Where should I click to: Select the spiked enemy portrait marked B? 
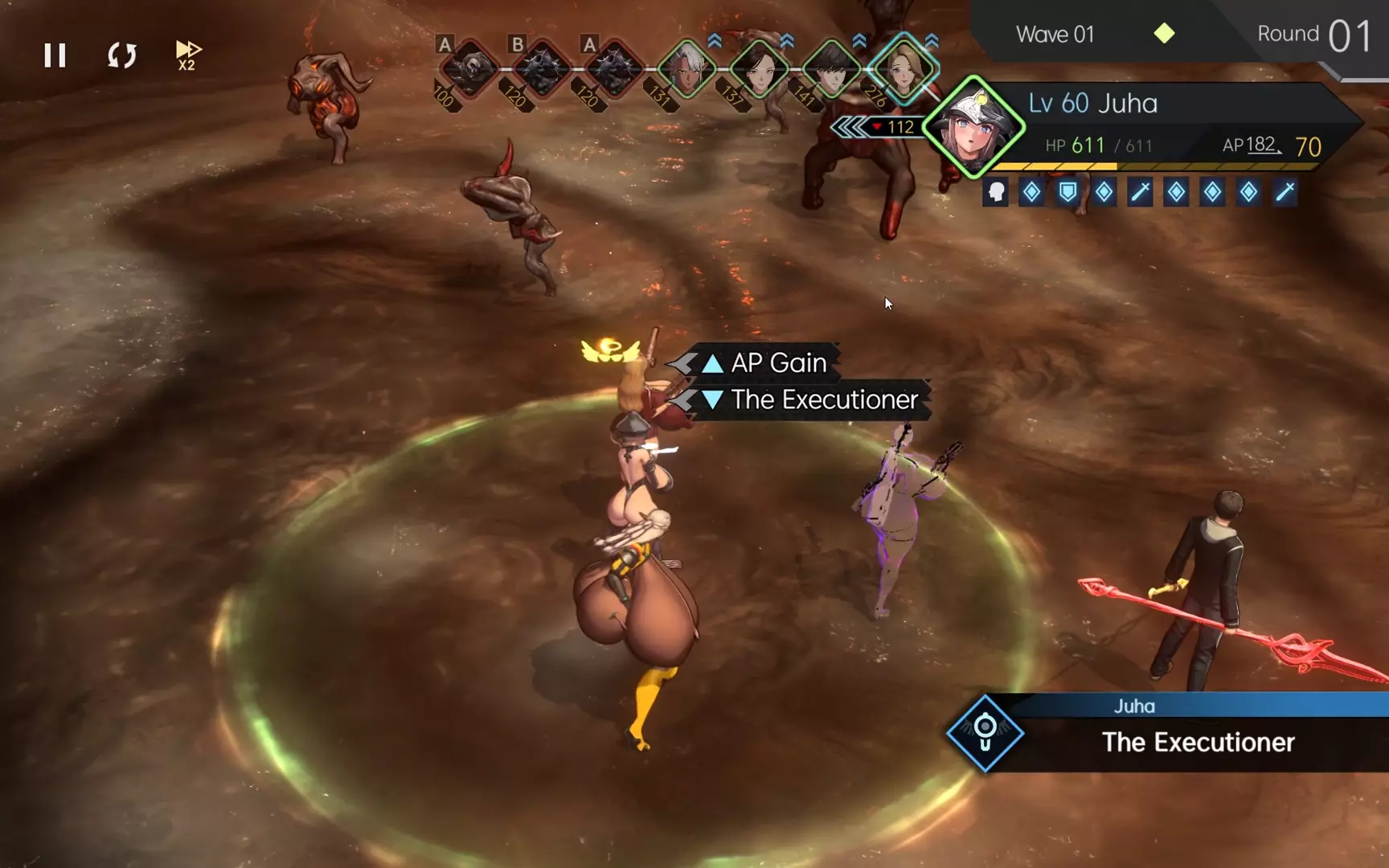[x=542, y=69]
